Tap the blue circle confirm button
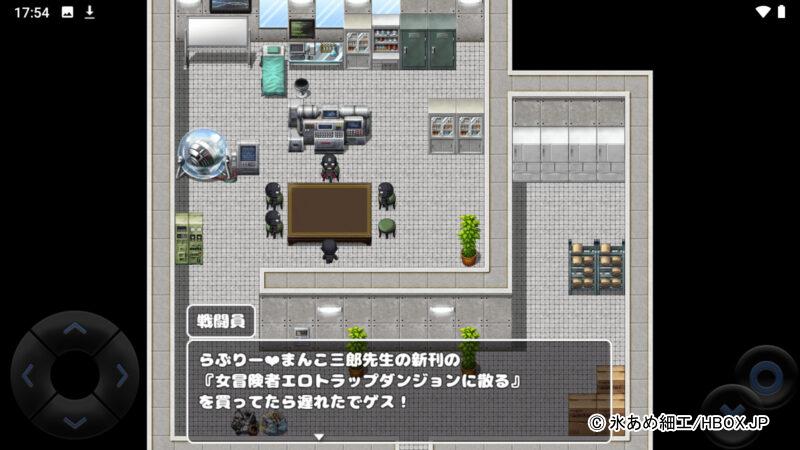 (765, 375)
